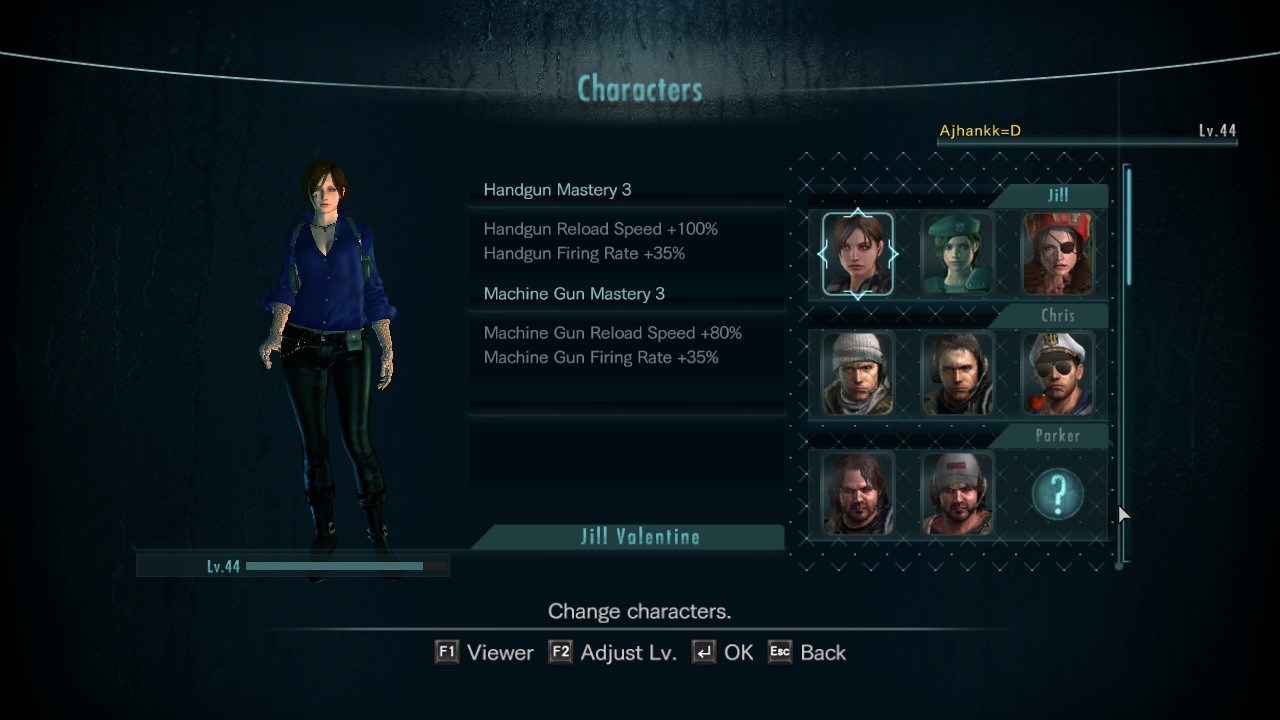
Task: Click the locked question mark character
Action: pos(1057,494)
